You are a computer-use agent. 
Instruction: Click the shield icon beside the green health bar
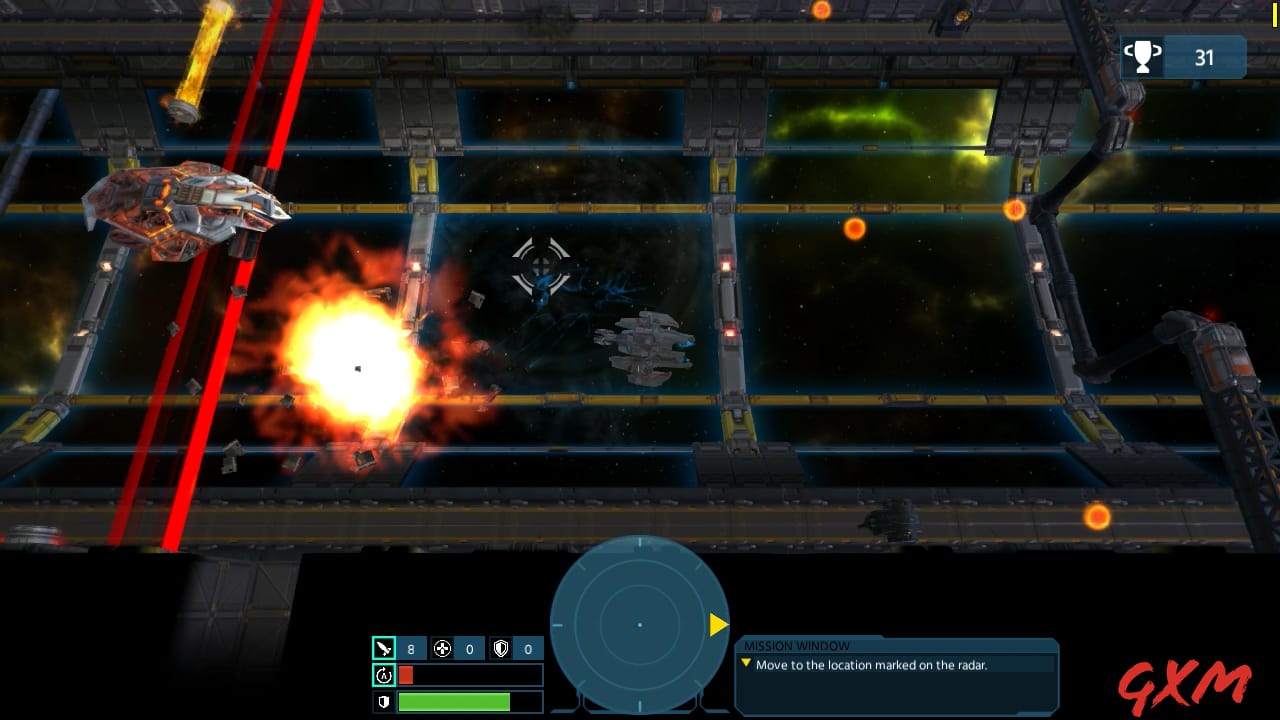[385, 702]
